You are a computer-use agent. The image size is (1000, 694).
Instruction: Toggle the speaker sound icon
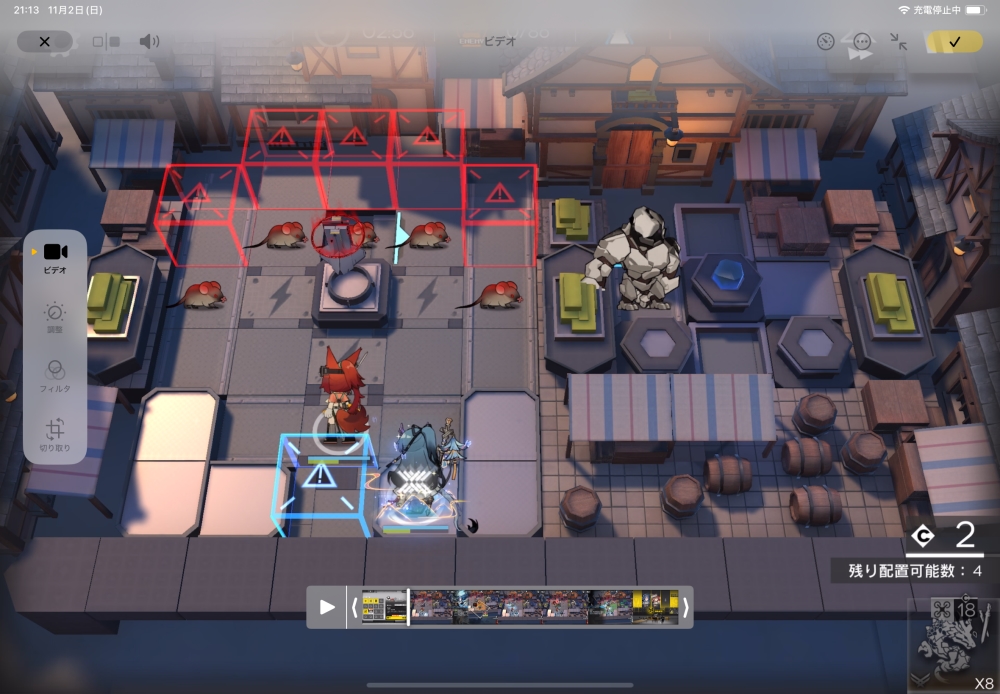pyautogui.click(x=149, y=41)
